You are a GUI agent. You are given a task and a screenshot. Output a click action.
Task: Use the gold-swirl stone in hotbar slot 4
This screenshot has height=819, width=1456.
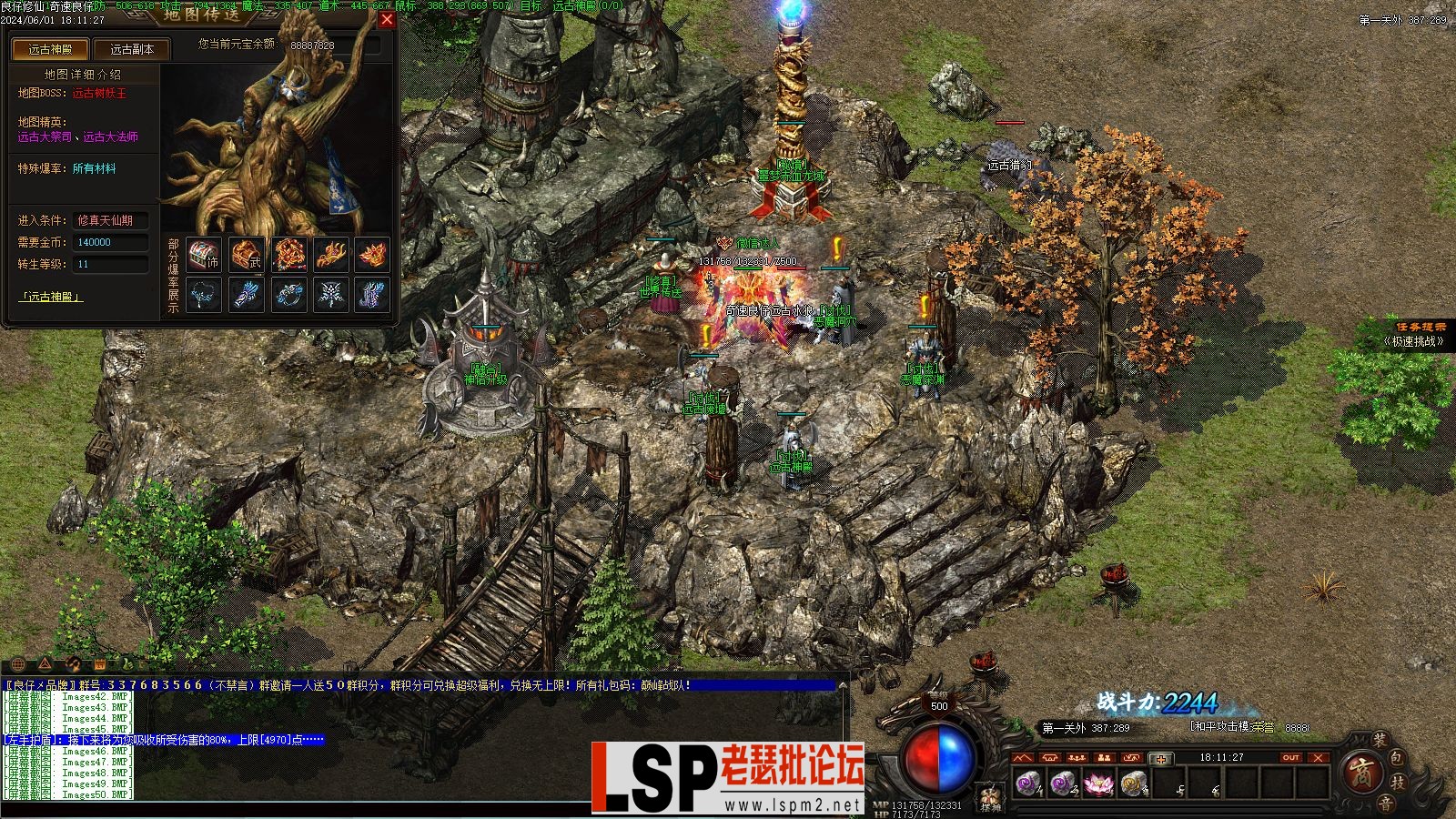pyautogui.click(x=1131, y=783)
